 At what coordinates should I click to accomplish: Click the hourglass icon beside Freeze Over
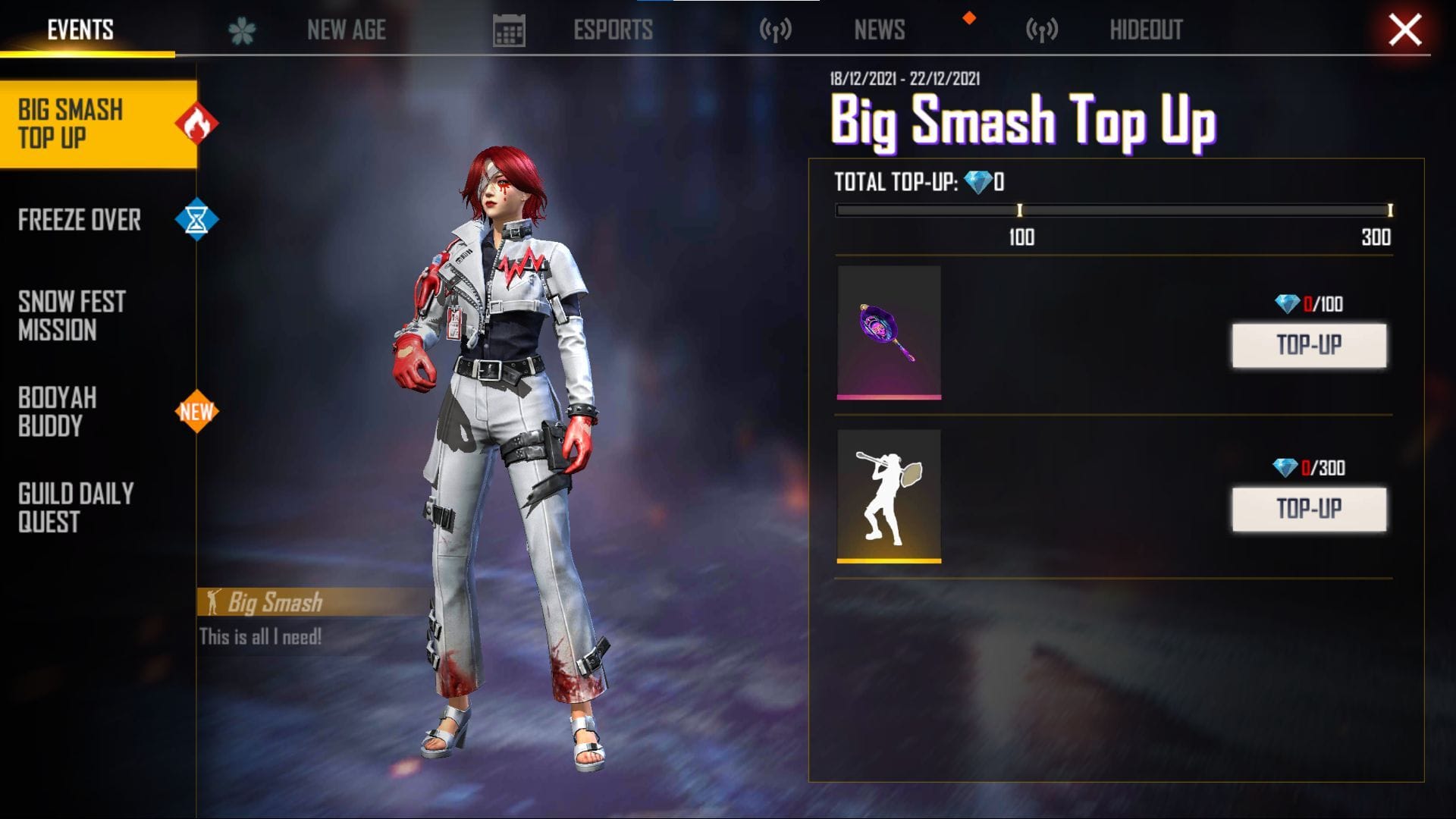(x=196, y=220)
